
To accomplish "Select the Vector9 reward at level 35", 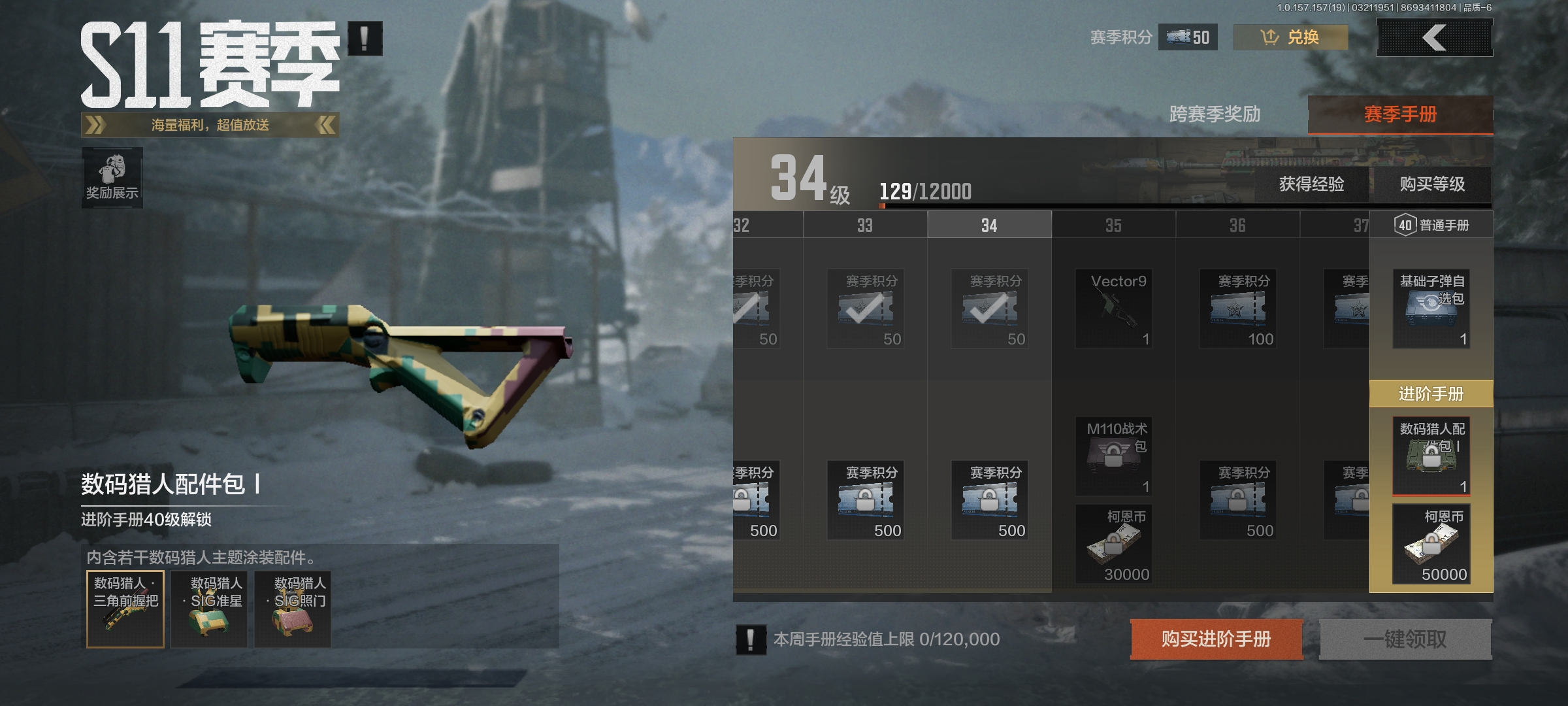I will click(x=1114, y=309).
